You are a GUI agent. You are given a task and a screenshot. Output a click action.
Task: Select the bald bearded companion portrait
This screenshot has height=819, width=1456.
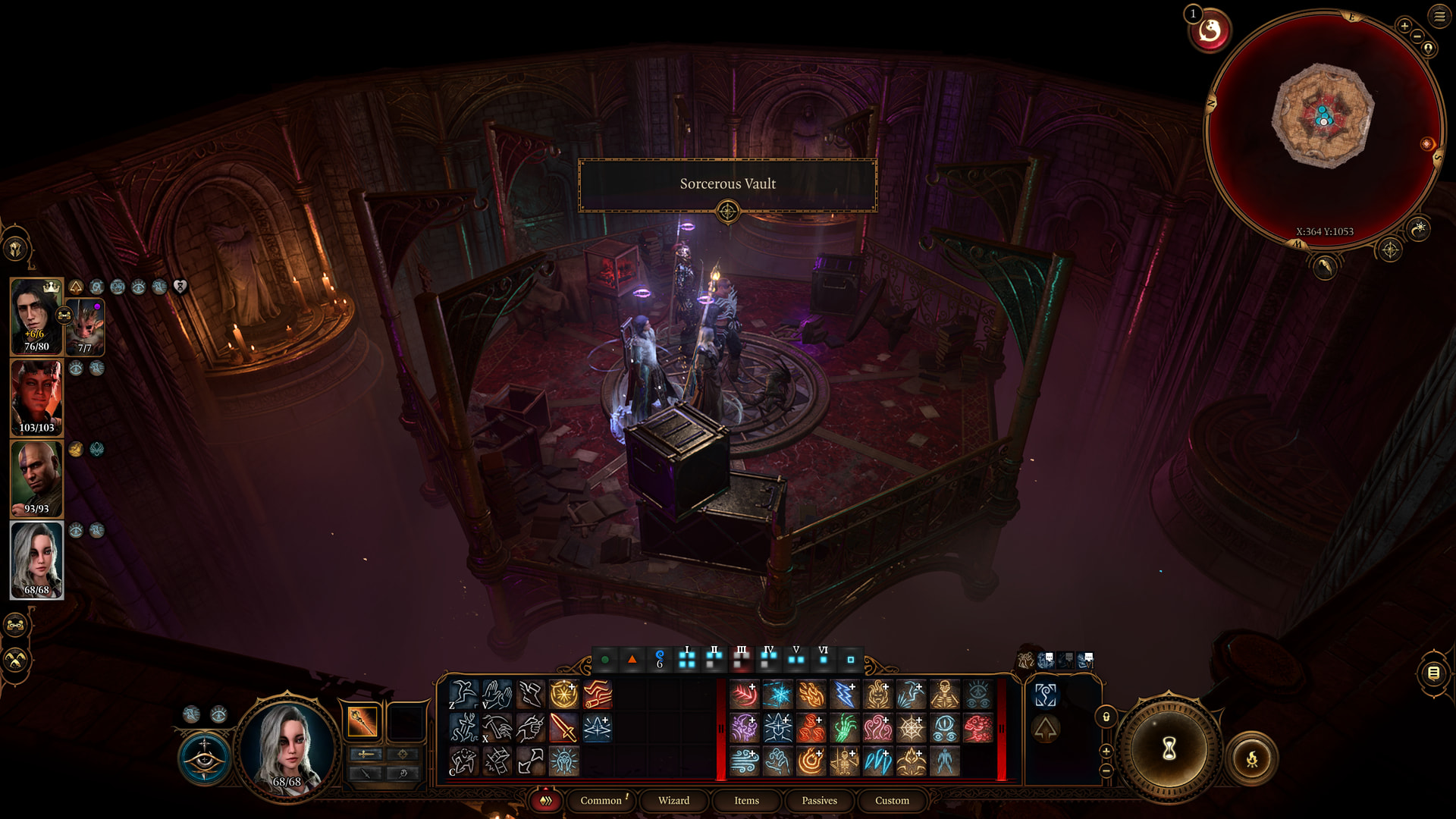pos(36,479)
